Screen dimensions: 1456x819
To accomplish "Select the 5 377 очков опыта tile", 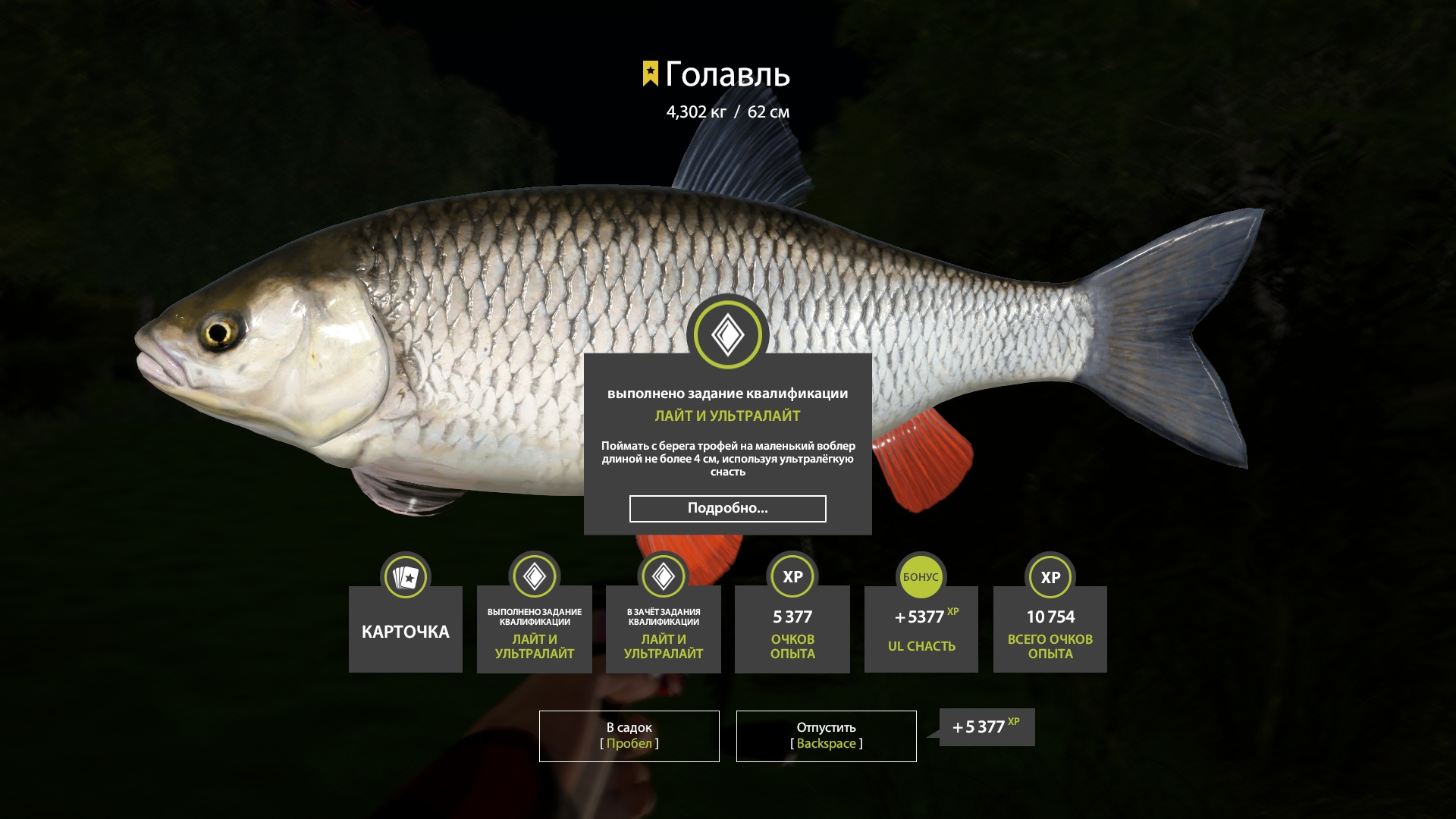I will click(792, 629).
